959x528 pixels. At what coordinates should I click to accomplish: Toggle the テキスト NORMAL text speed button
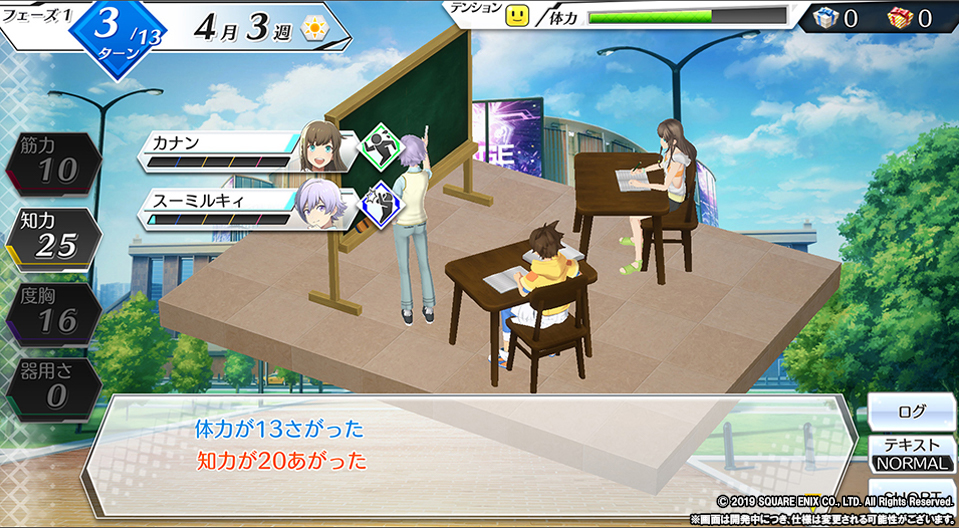911,454
